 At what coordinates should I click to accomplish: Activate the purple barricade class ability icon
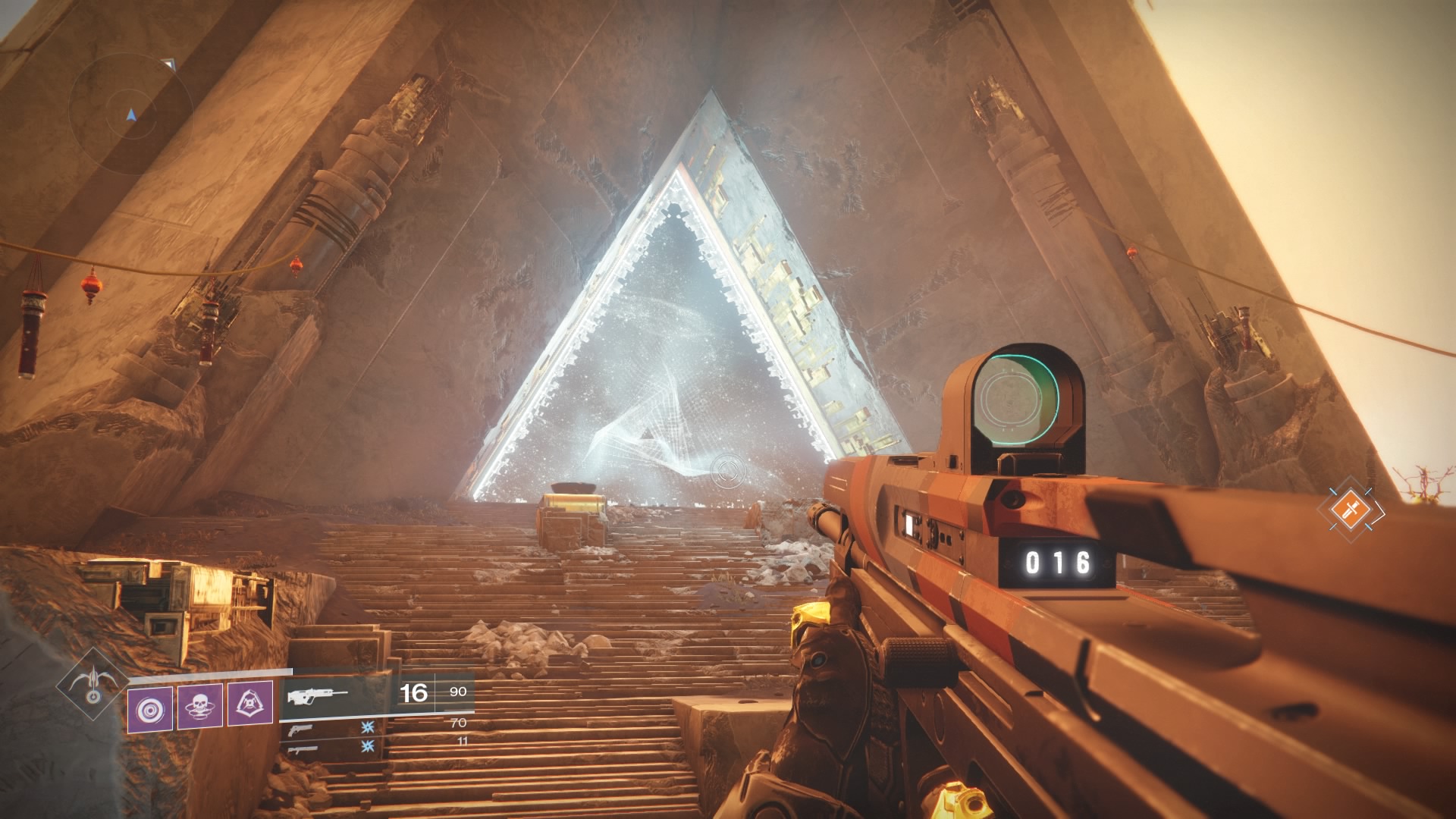(250, 704)
